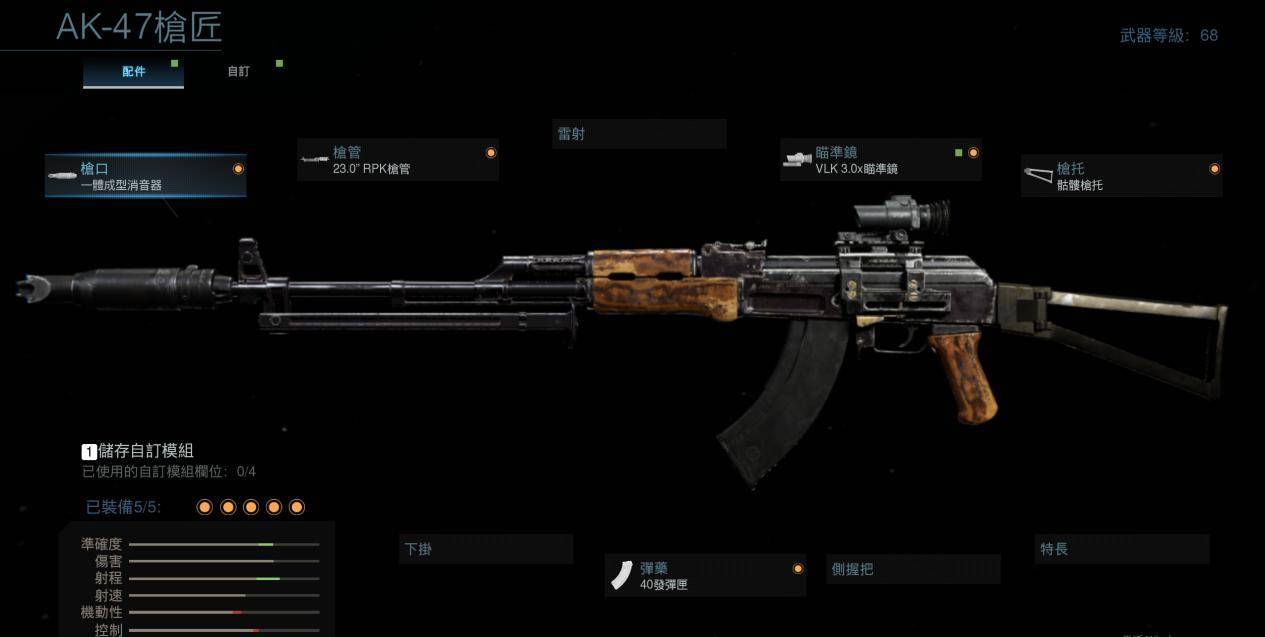Open the empty 下掛 underbarrel slot
Image resolution: width=1265 pixels, height=637 pixels.
pyautogui.click(x=486, y=549)
